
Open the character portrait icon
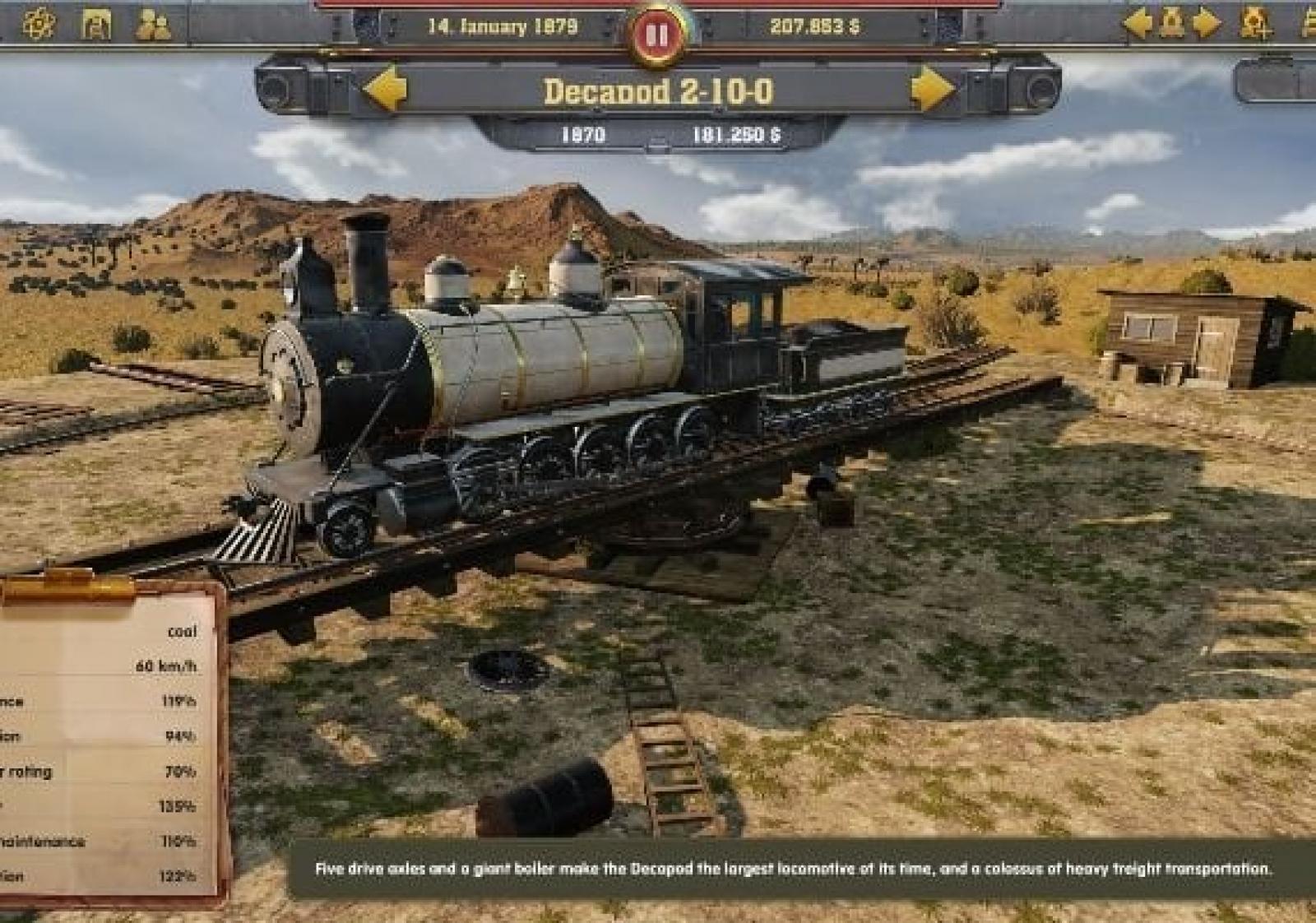pos(96,25)
